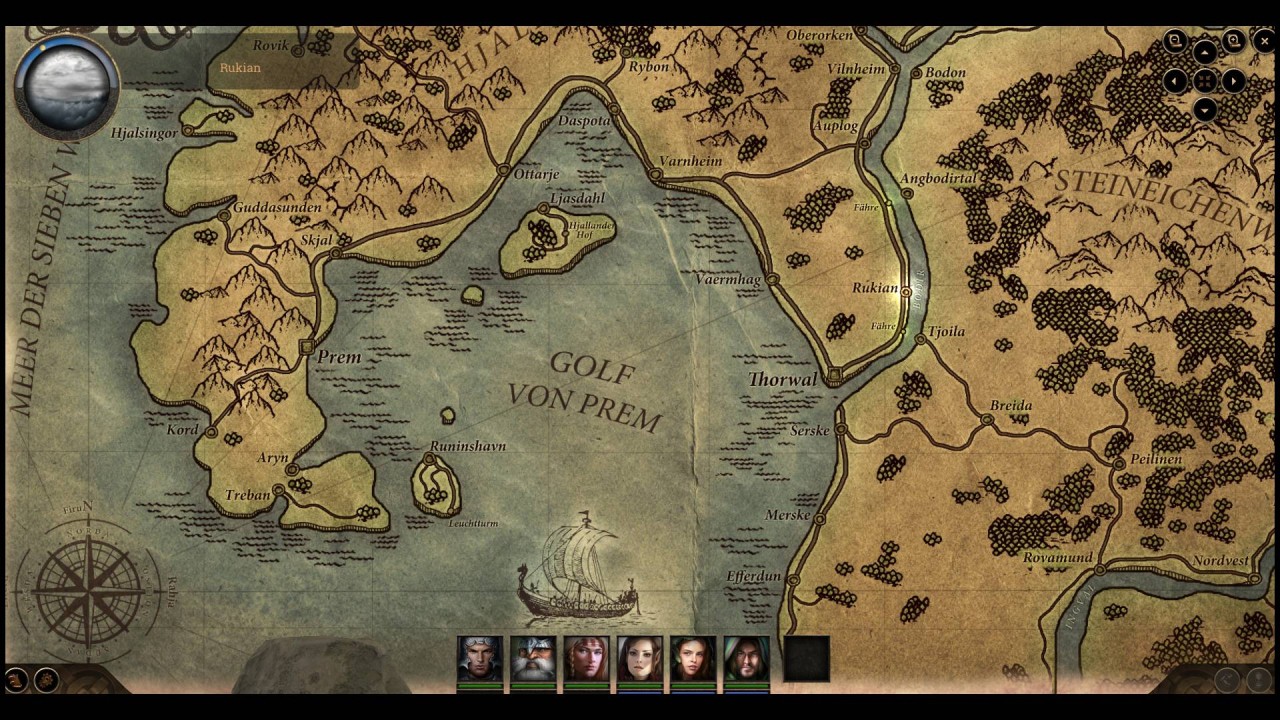Zoom in the map with the plus scroll

tap(1234, 41)
